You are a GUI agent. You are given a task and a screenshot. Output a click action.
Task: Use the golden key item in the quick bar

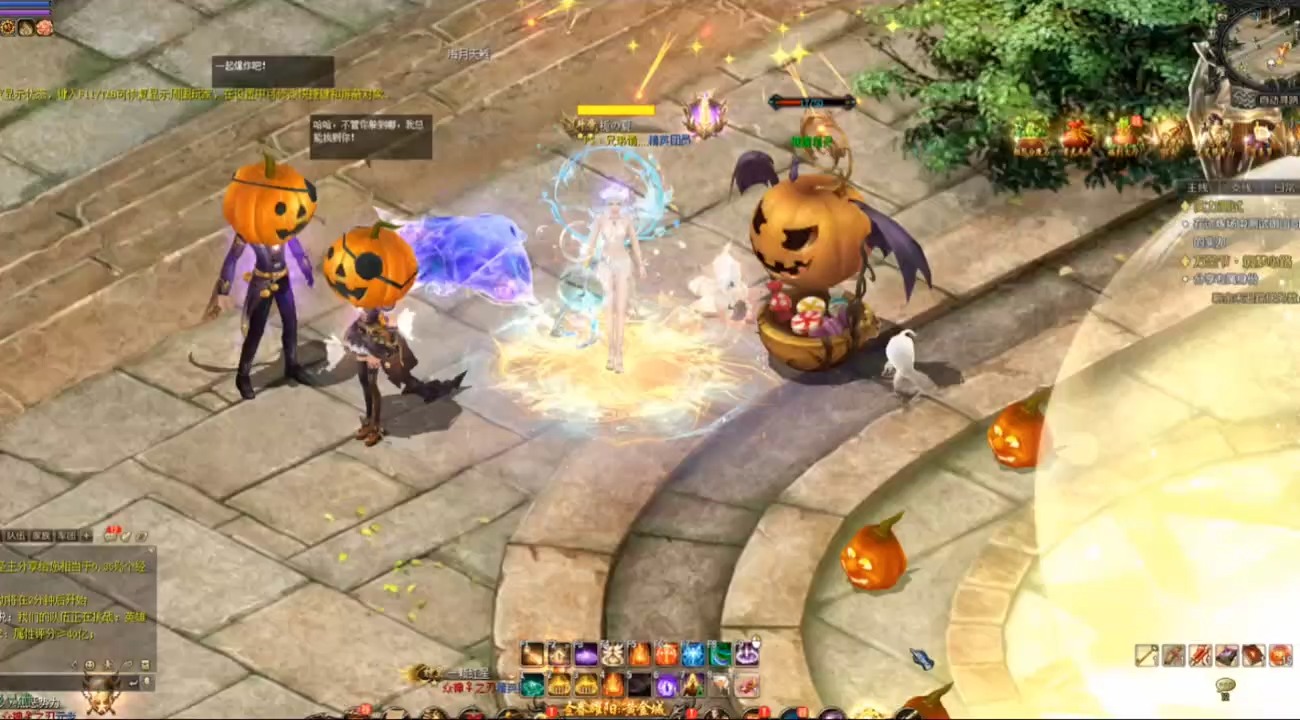(x=1147, y=655)
